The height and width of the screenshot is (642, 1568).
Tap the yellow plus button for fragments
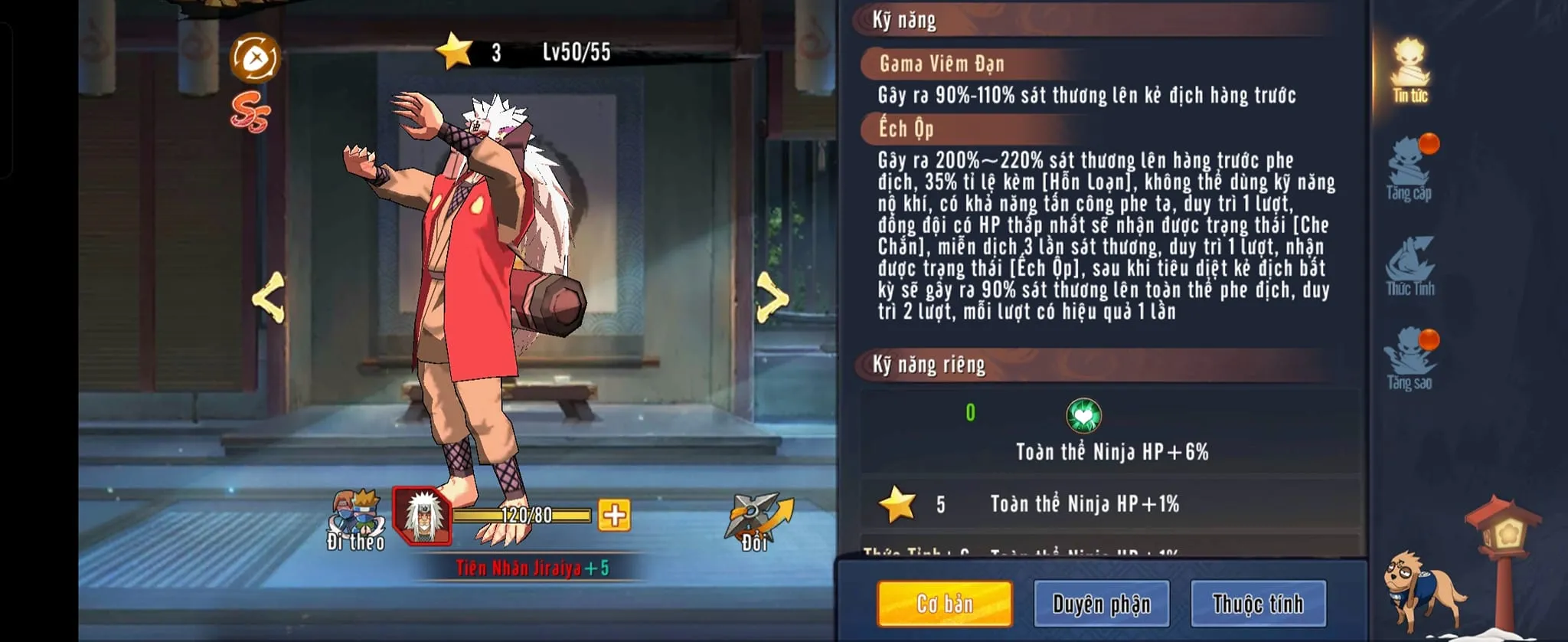pyautogui.click(x=614, y=516)
